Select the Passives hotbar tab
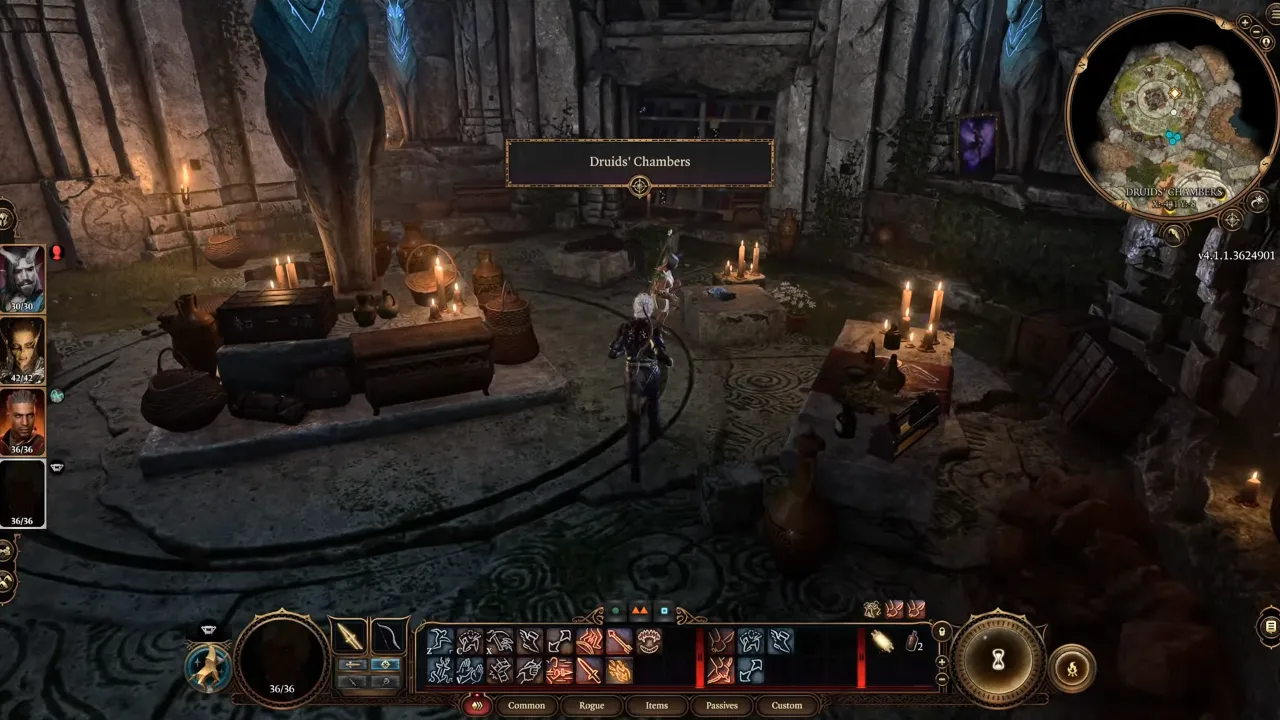Image resolution: width=1280 pixels, height=720 pixels. [x=721, y=705]
